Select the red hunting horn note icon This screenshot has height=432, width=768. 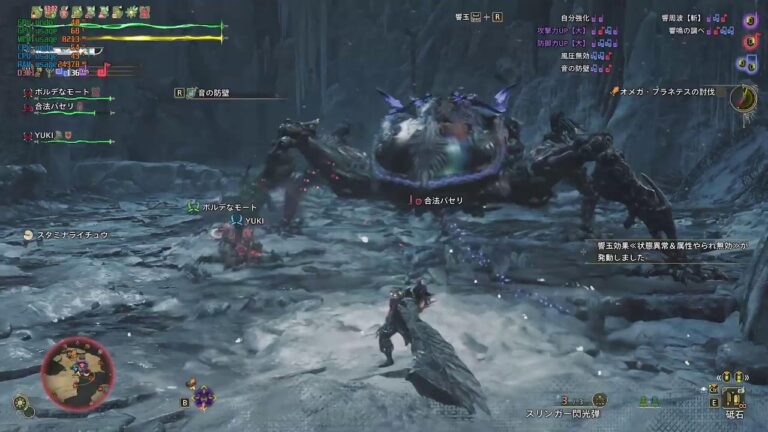[x=750, y=41]
